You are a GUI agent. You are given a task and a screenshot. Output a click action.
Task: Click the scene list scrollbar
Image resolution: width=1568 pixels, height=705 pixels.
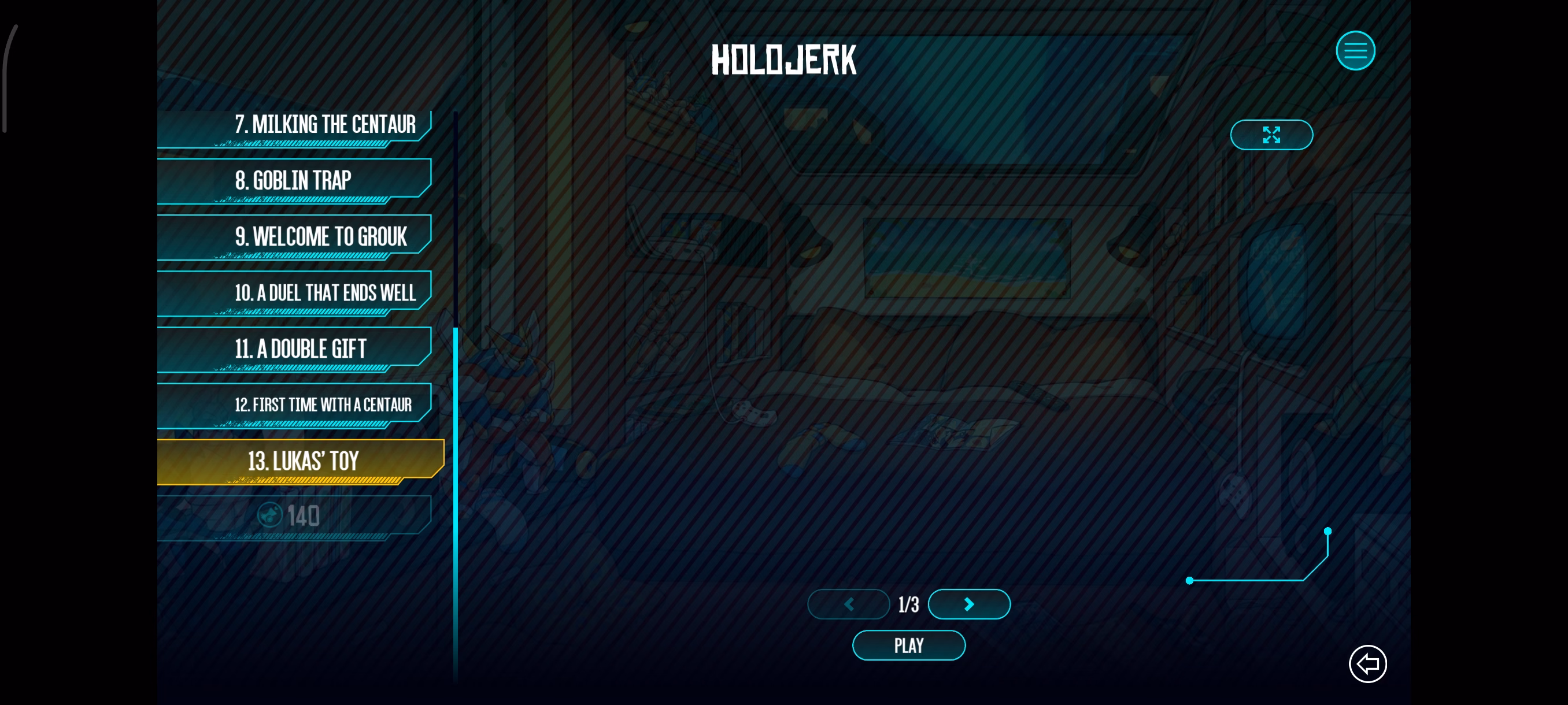[455, 487]
